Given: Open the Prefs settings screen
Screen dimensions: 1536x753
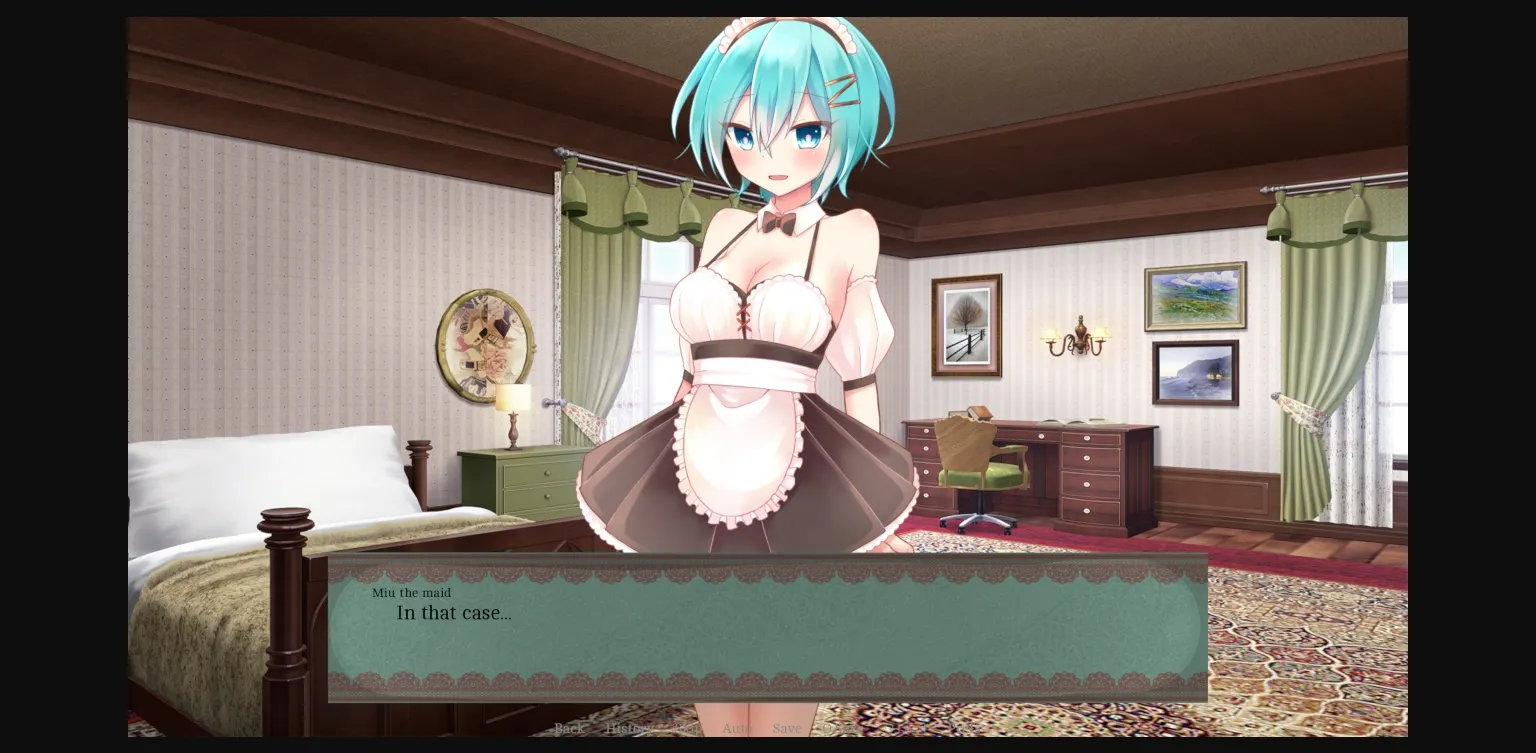Looking at the screenshot, I should tap(957, 729).
